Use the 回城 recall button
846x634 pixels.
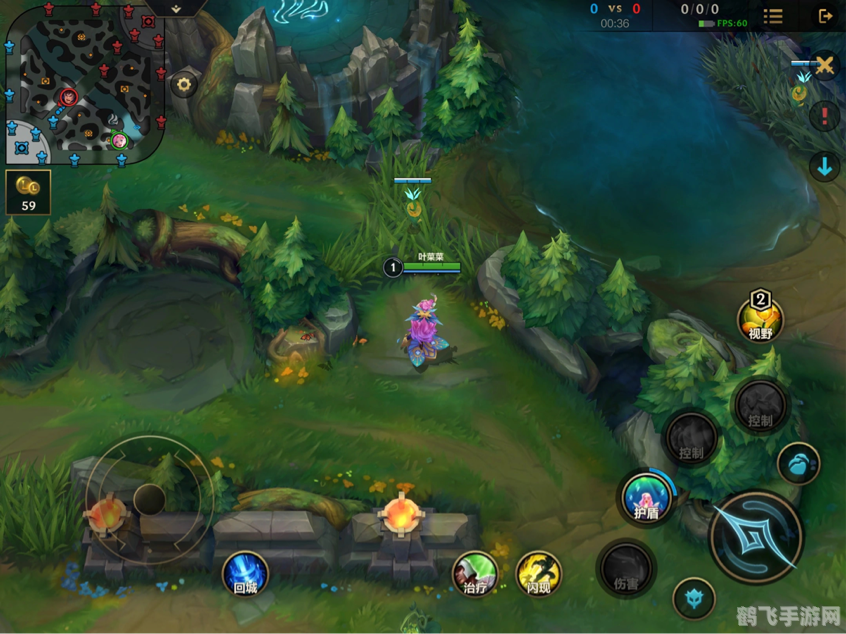coord(245,574)
